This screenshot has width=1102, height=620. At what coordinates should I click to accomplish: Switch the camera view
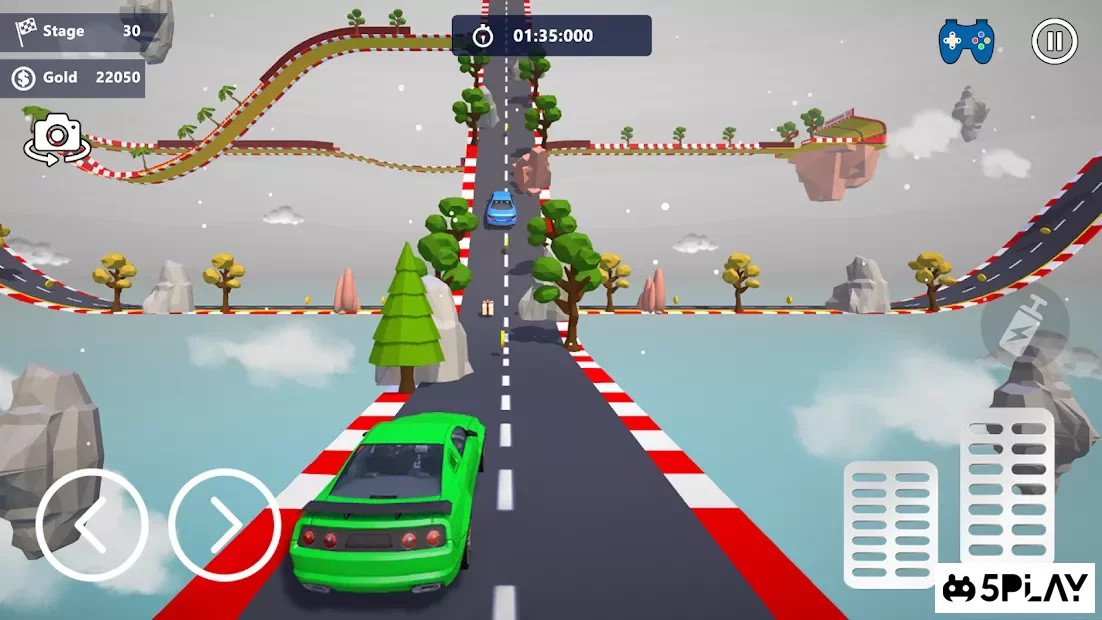57,139
